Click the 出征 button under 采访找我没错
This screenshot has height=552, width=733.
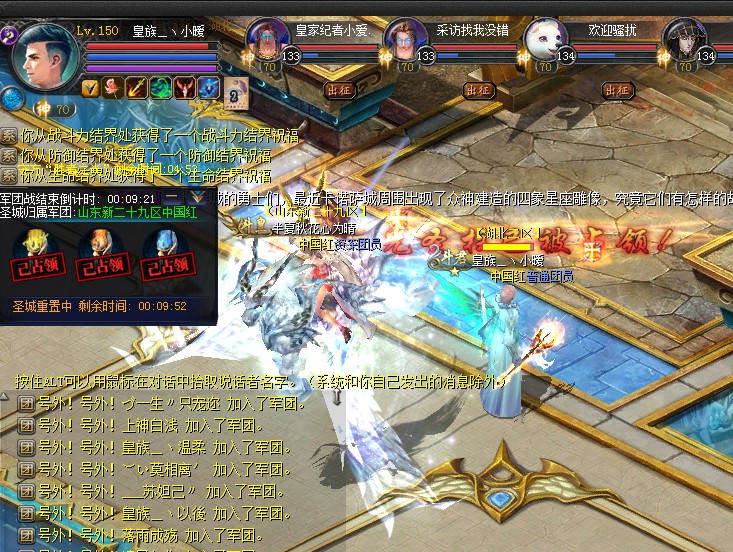point(479,90)
